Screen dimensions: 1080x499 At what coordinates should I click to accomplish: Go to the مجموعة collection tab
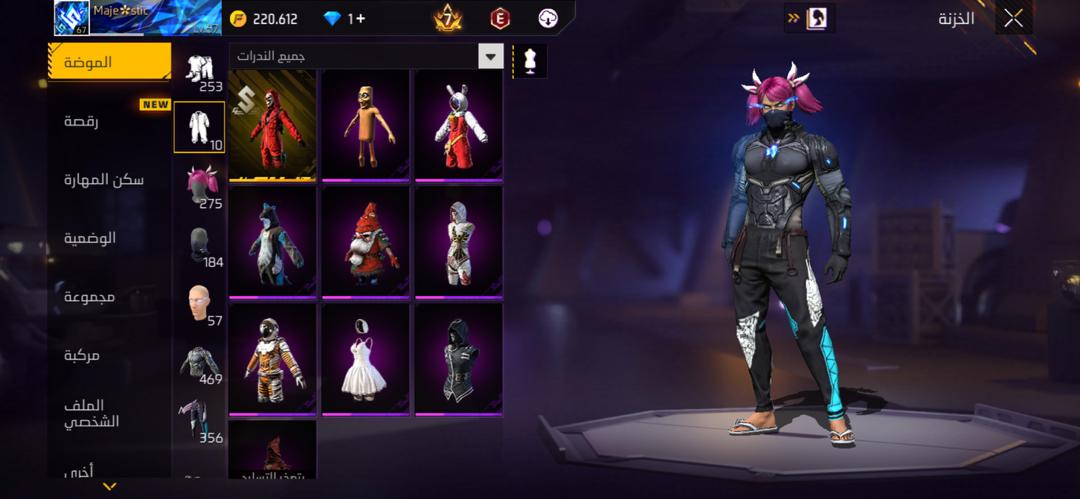click(91, 297)
